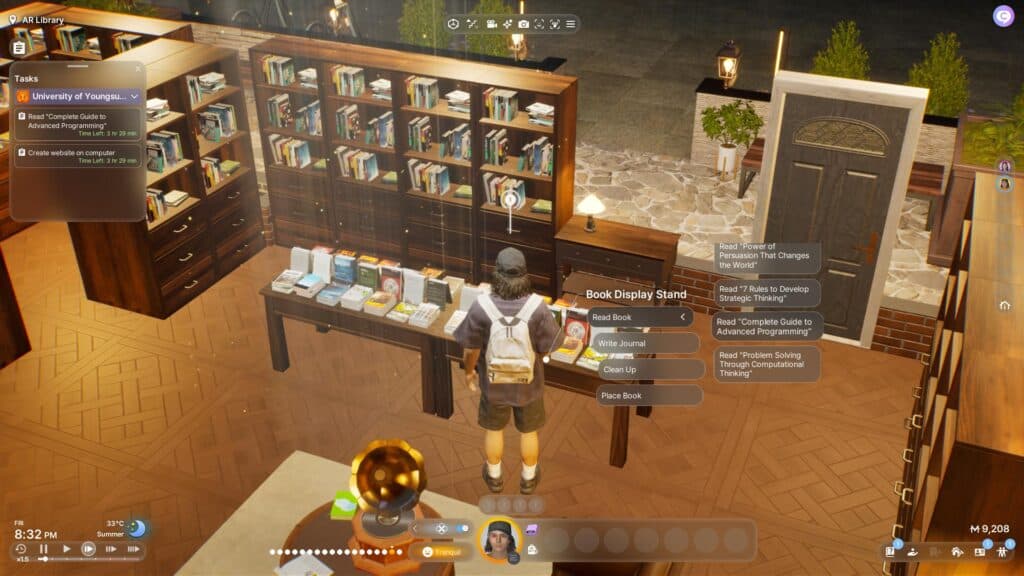Read "Power of Persuasion That Changes the World"
1024x576 pixels.
767,258
